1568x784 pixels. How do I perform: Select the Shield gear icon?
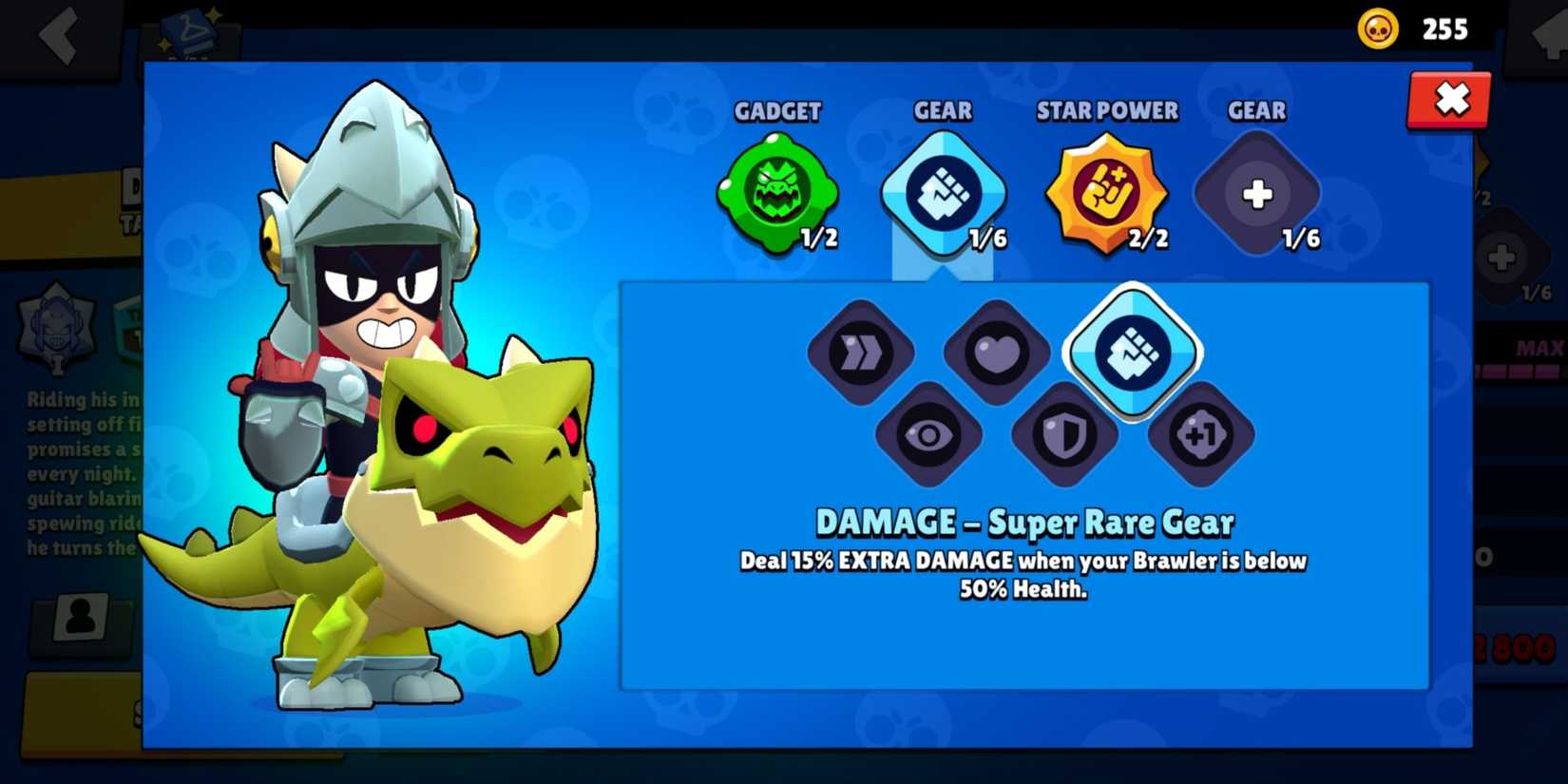(x=1065, y=435)
